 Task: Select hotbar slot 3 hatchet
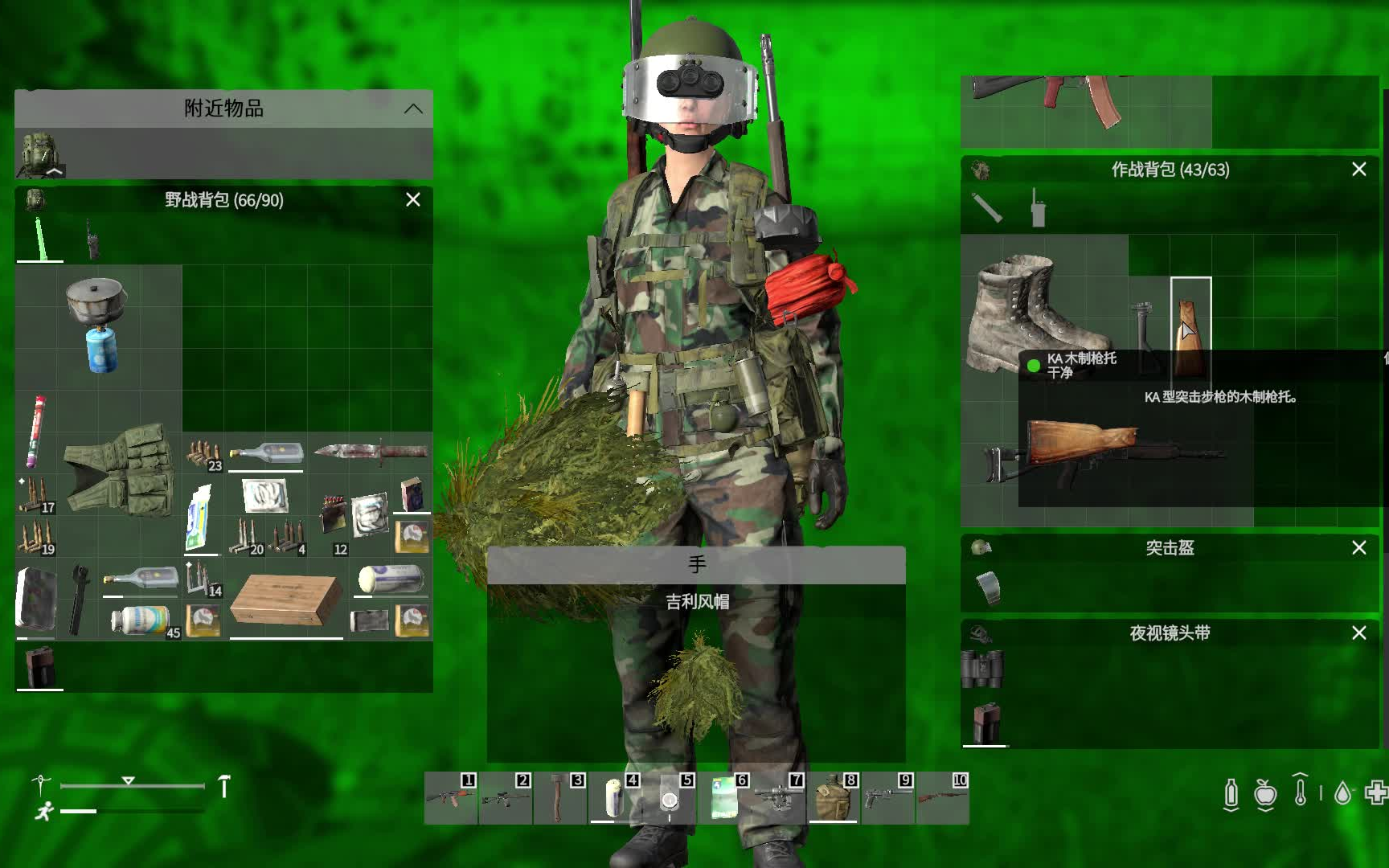560,801
